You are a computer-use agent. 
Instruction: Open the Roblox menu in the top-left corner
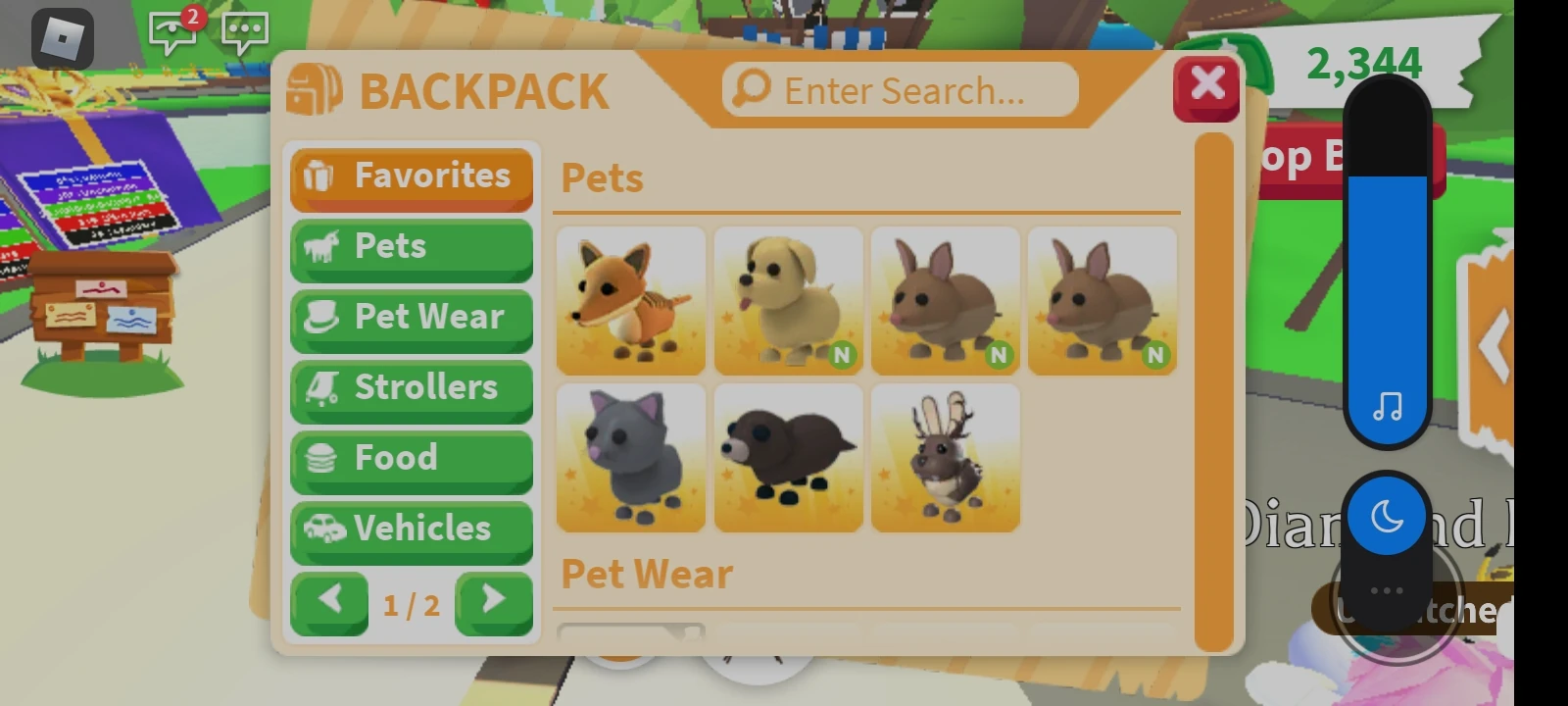(x=61, y=37)
